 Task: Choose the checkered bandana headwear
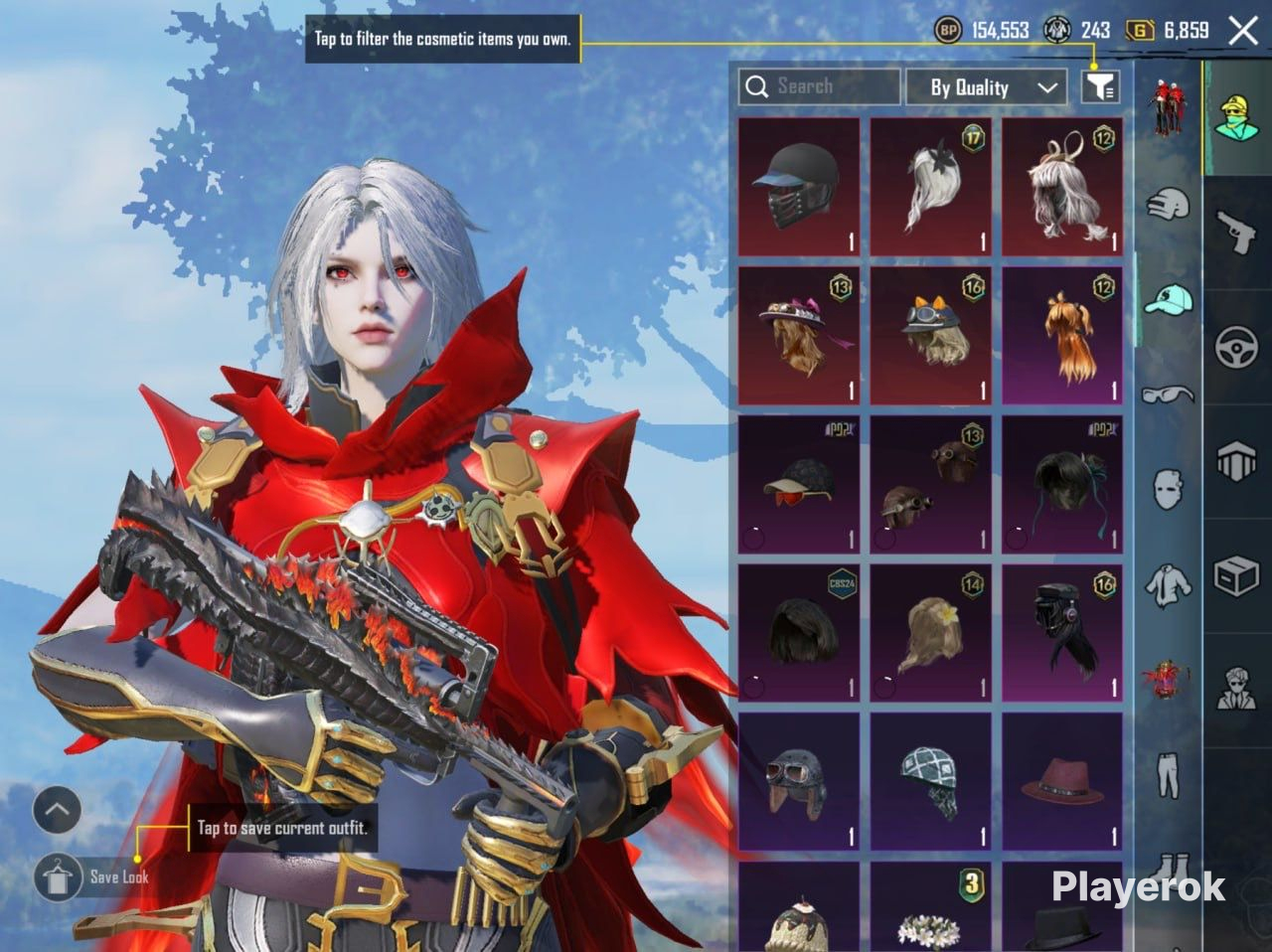(931, 782)
